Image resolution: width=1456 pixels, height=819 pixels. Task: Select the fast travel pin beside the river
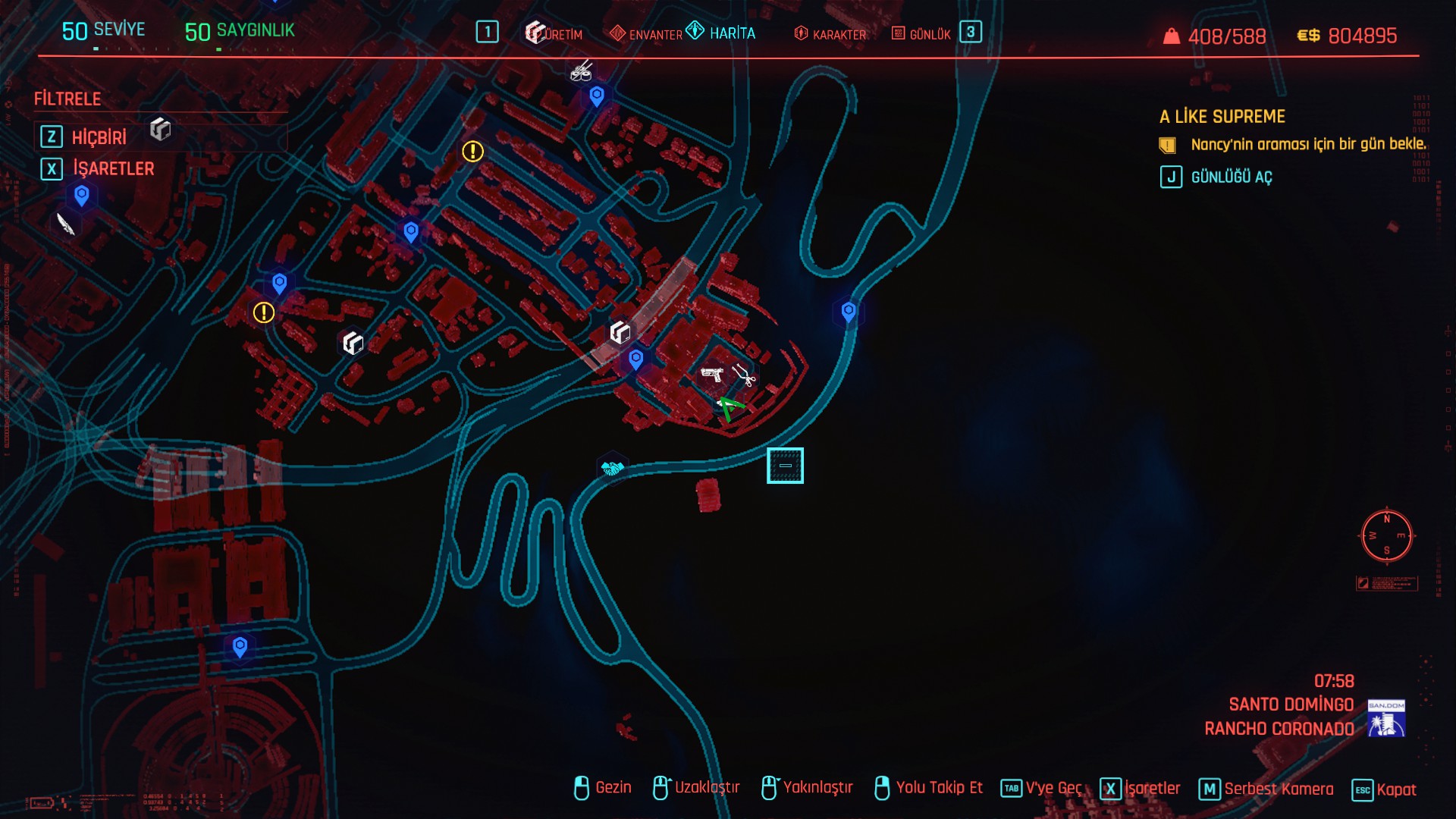(849, 311)
